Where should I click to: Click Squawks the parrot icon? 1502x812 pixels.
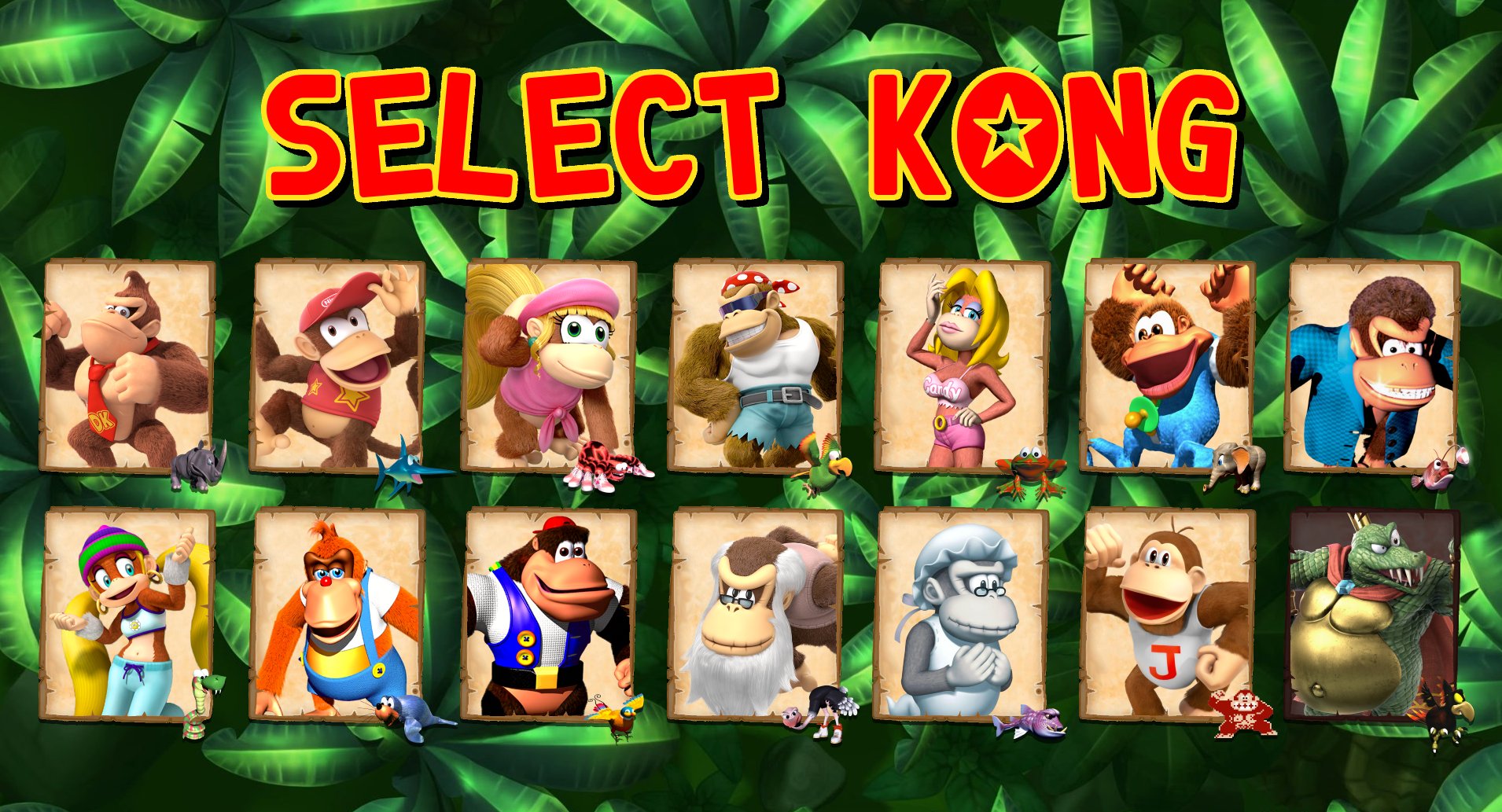824,469
